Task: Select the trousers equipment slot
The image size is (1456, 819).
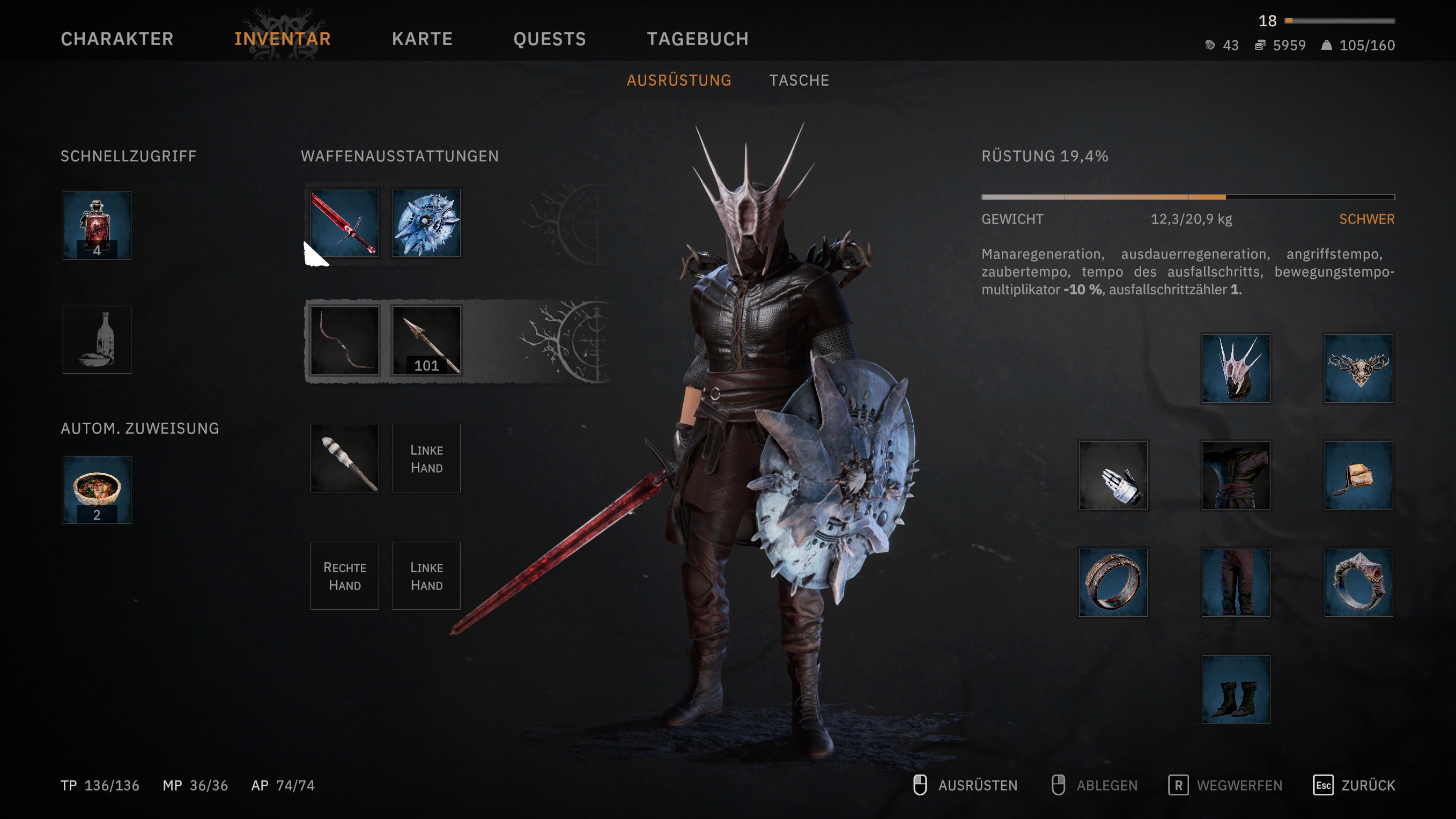Action: (x=1236, y=582)
